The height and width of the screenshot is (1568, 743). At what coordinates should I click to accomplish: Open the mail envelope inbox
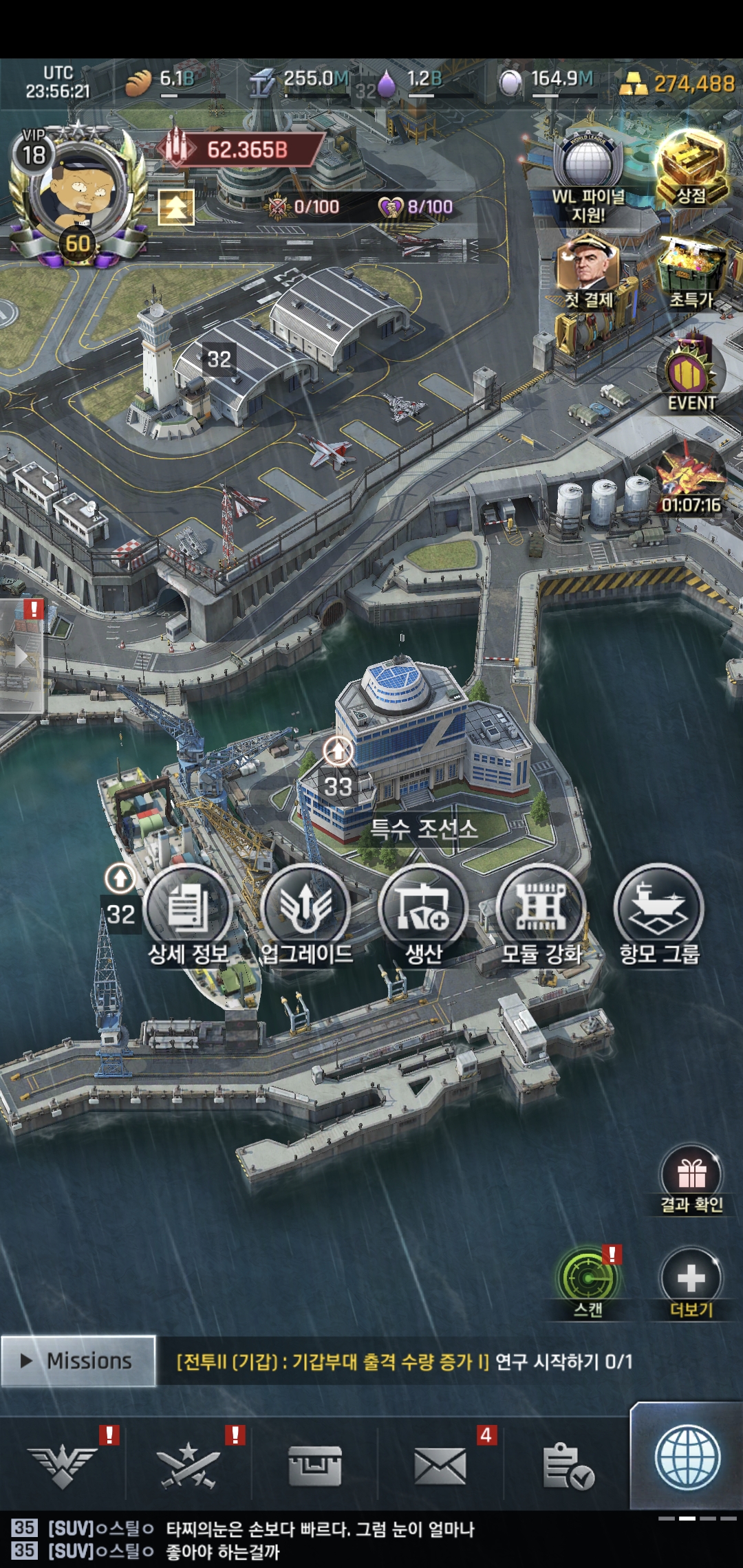click(440, 1465)
